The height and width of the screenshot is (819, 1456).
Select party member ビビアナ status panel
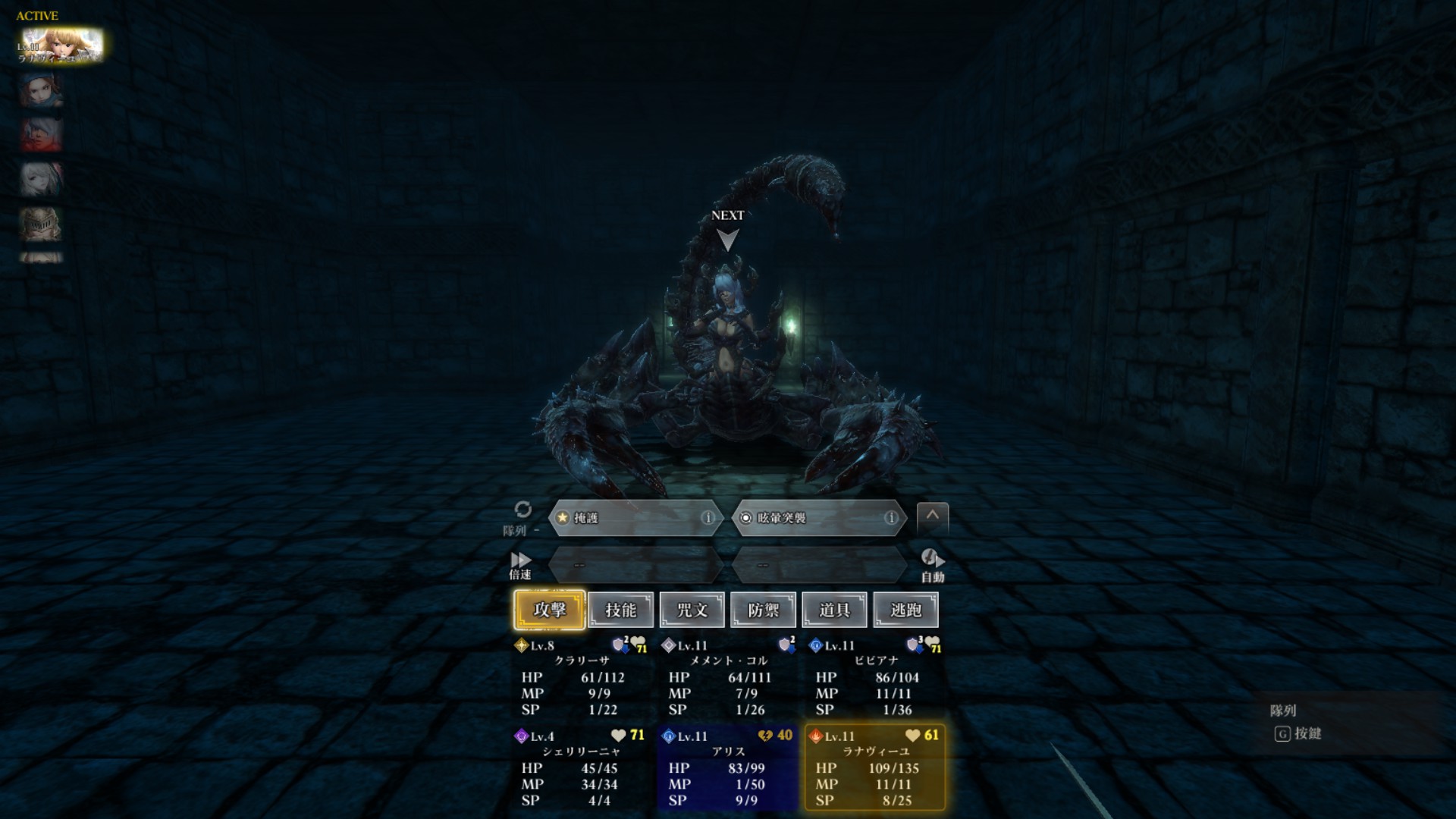[875, 678]
